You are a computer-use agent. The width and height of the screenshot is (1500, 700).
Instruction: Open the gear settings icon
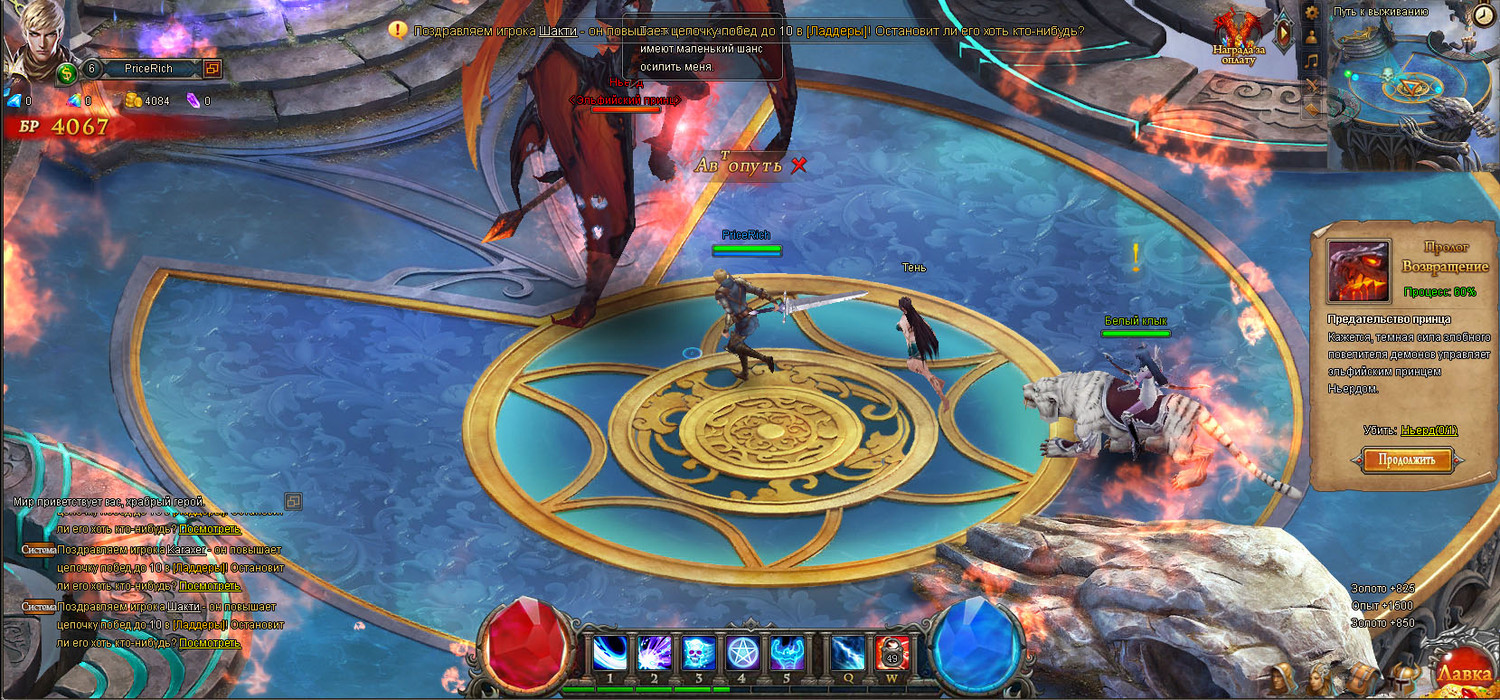[x=1312, y=12]
